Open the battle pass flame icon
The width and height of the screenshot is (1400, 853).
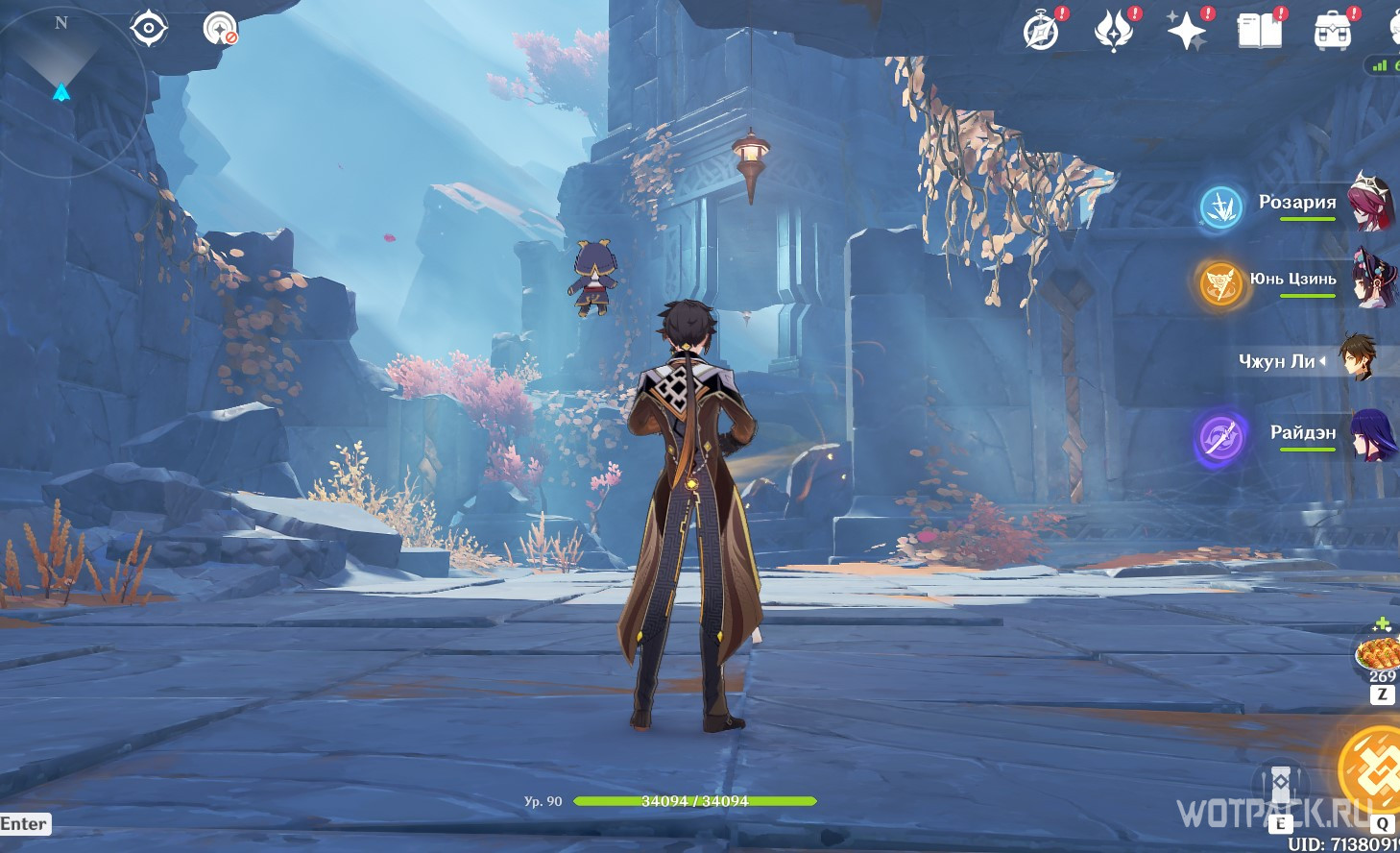coord(1114,32)
